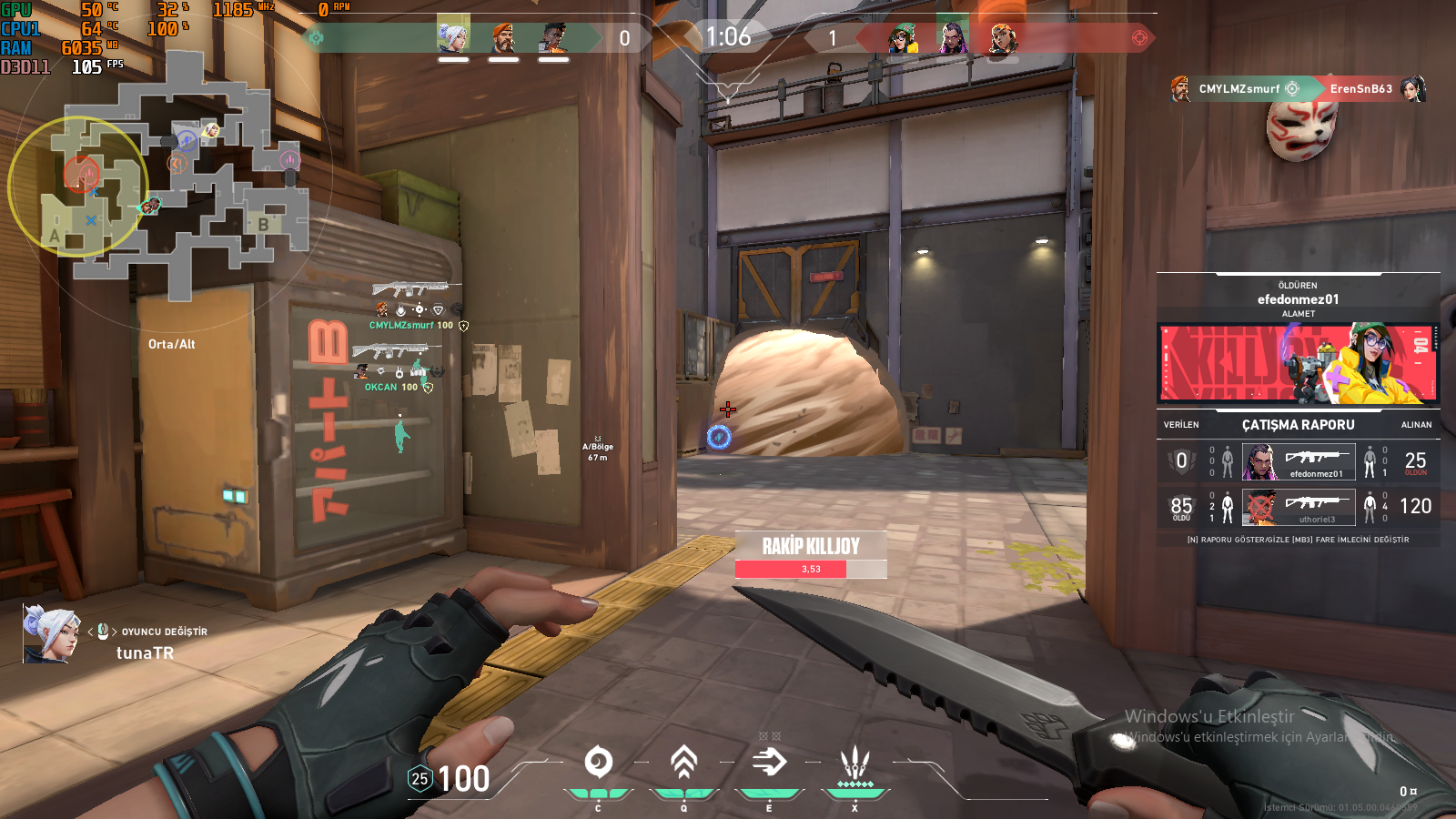1456x819 pixels.
Task: Activate Jett's Updraft ability icon
Action: [683, 763]
